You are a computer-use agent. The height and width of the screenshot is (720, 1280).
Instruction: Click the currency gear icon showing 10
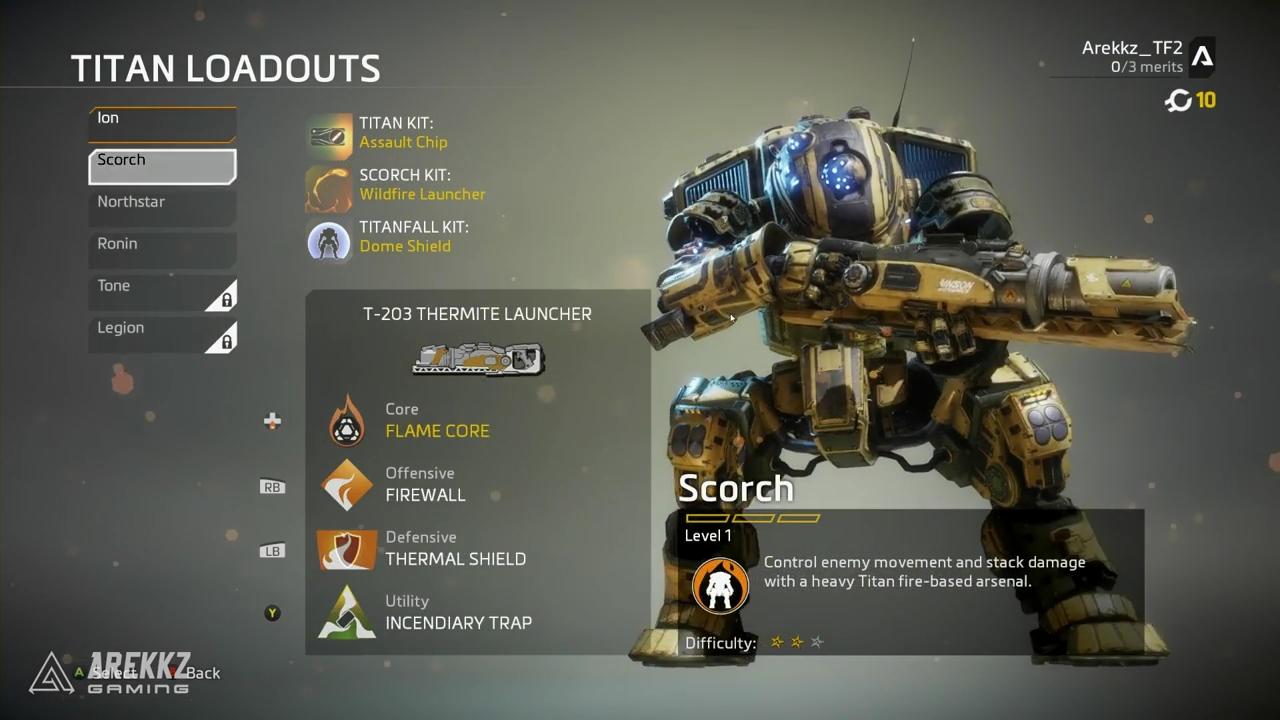1178,100
